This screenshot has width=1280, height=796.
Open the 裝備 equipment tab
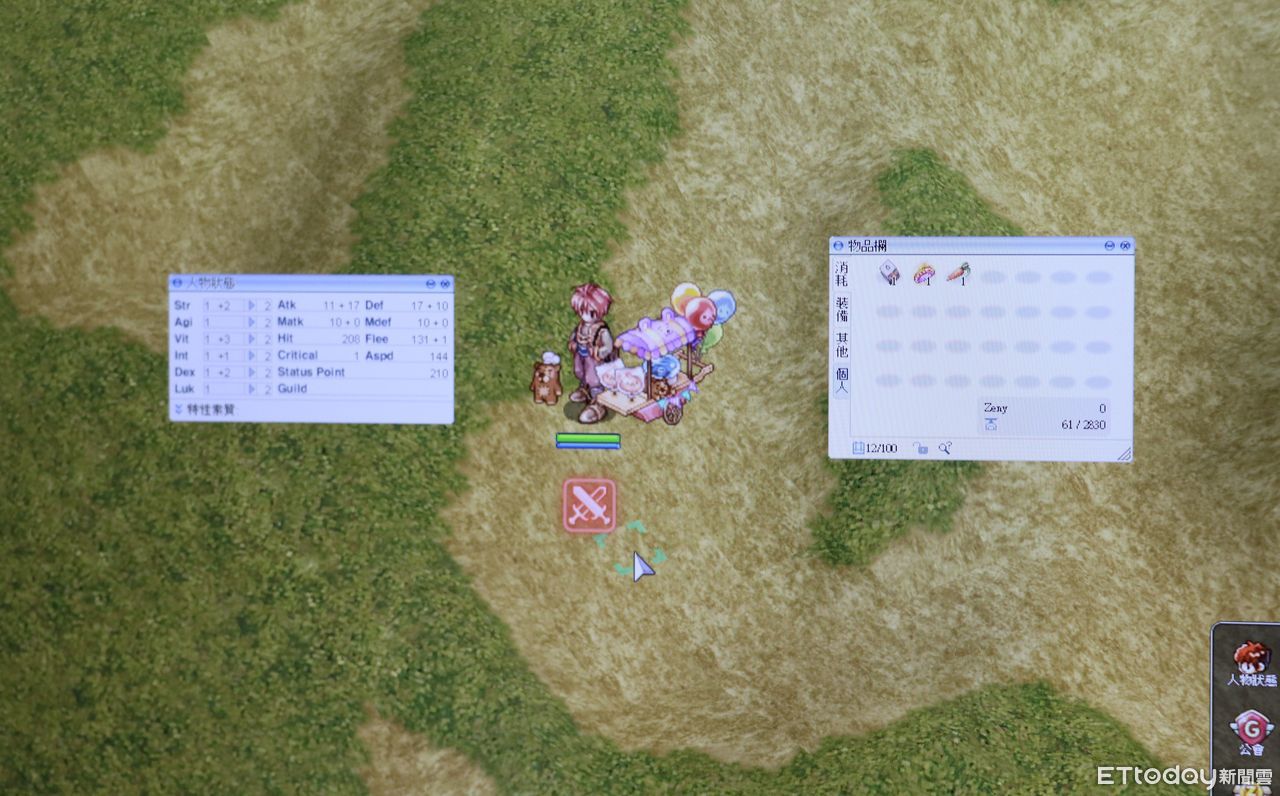coord(841,309)
